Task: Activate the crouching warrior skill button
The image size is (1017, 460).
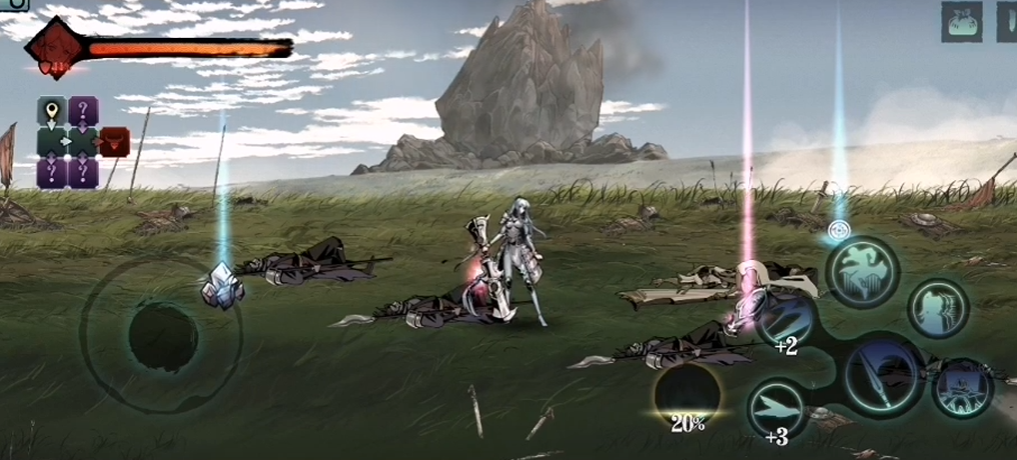Action: coord(962,388)
